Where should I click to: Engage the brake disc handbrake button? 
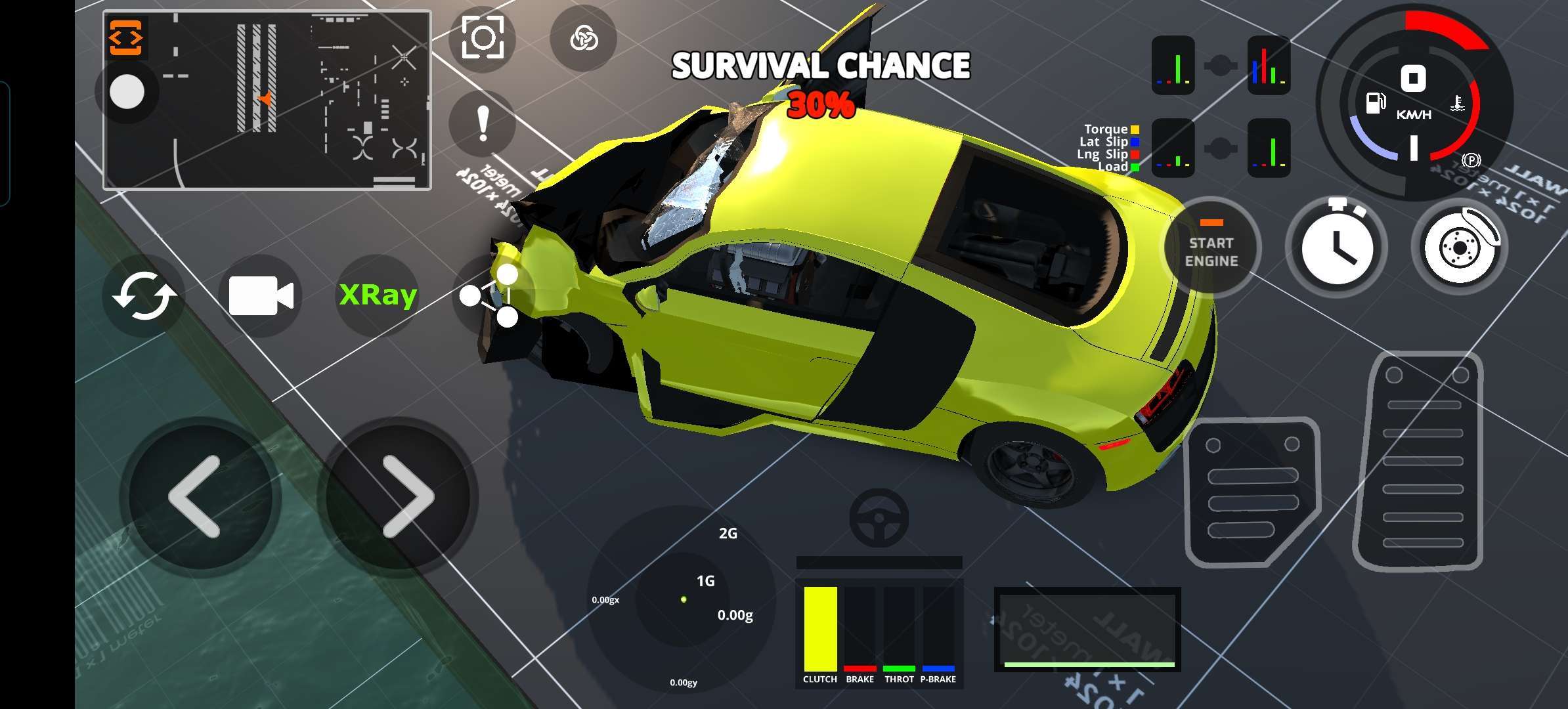coord(1460,247)
